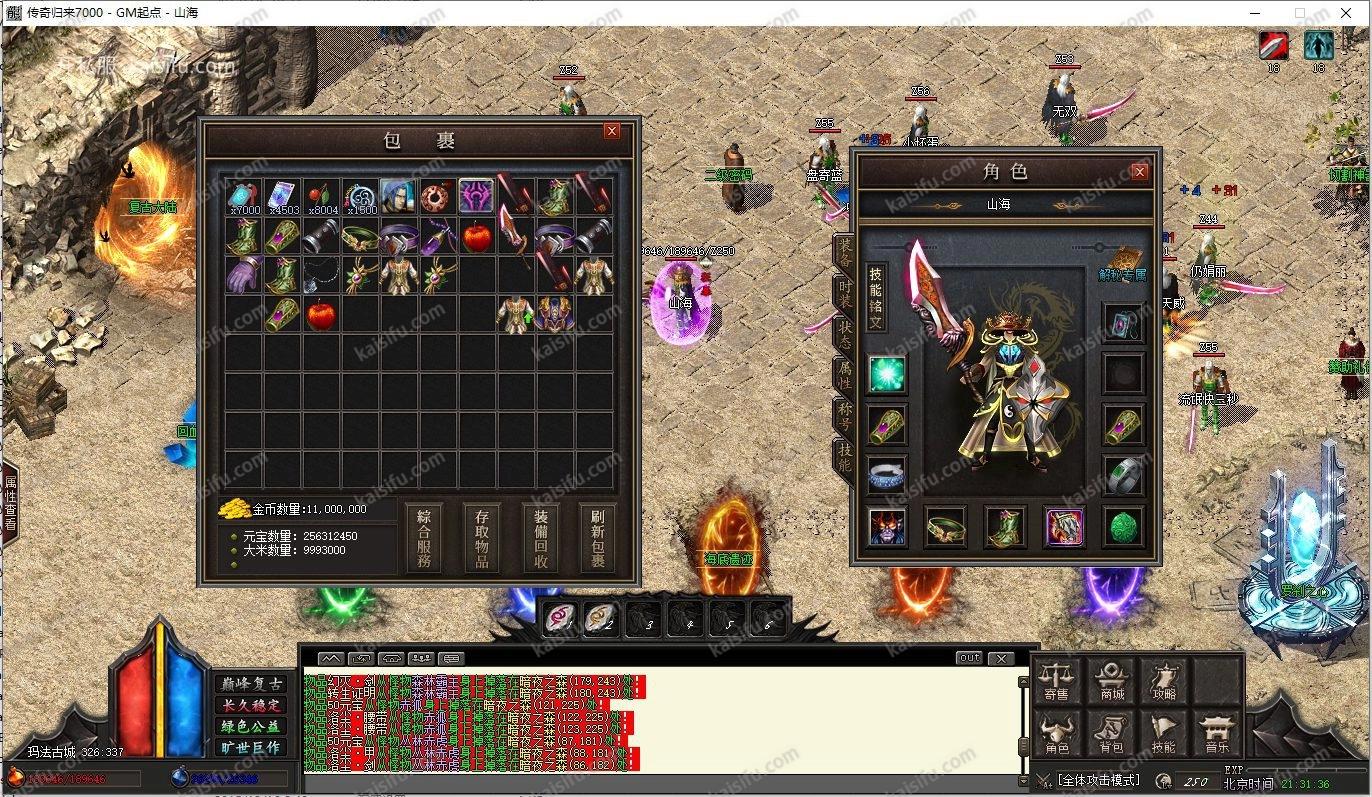The width and height of the screenshot is (1372, 797).
Task: Open the 技能铭文 skill inscription button
Action: tap(876, 298)
